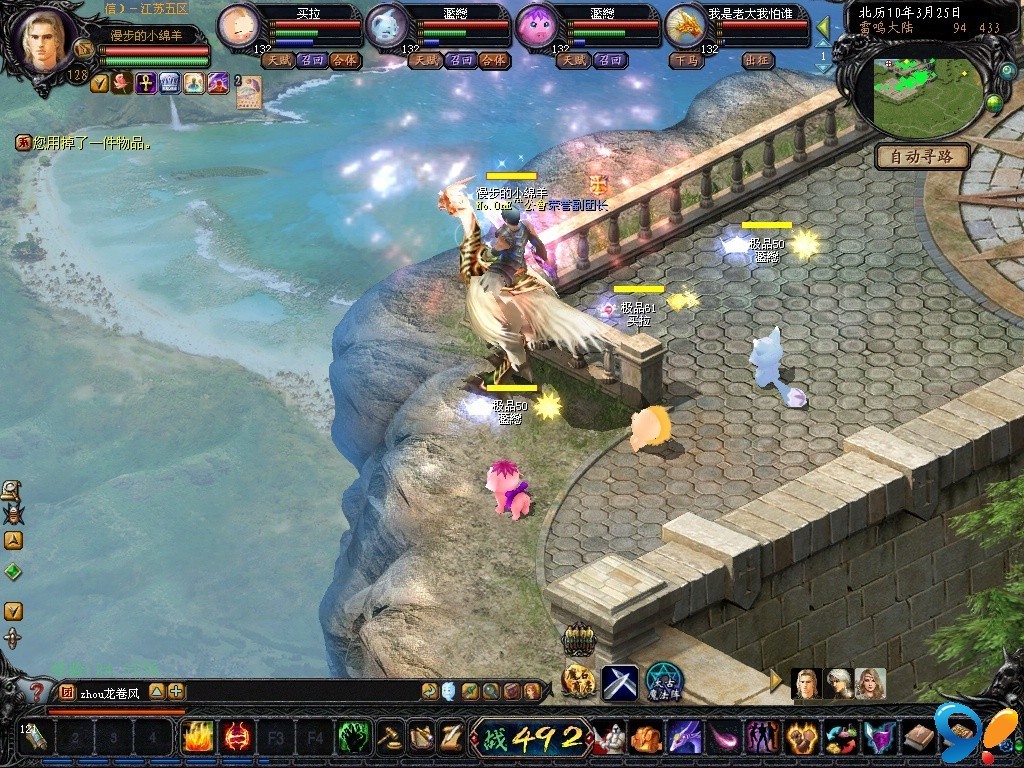The image size is (1024, 768).
Task: Open the brown book menu icon
Action: click(x=918, y=739)
